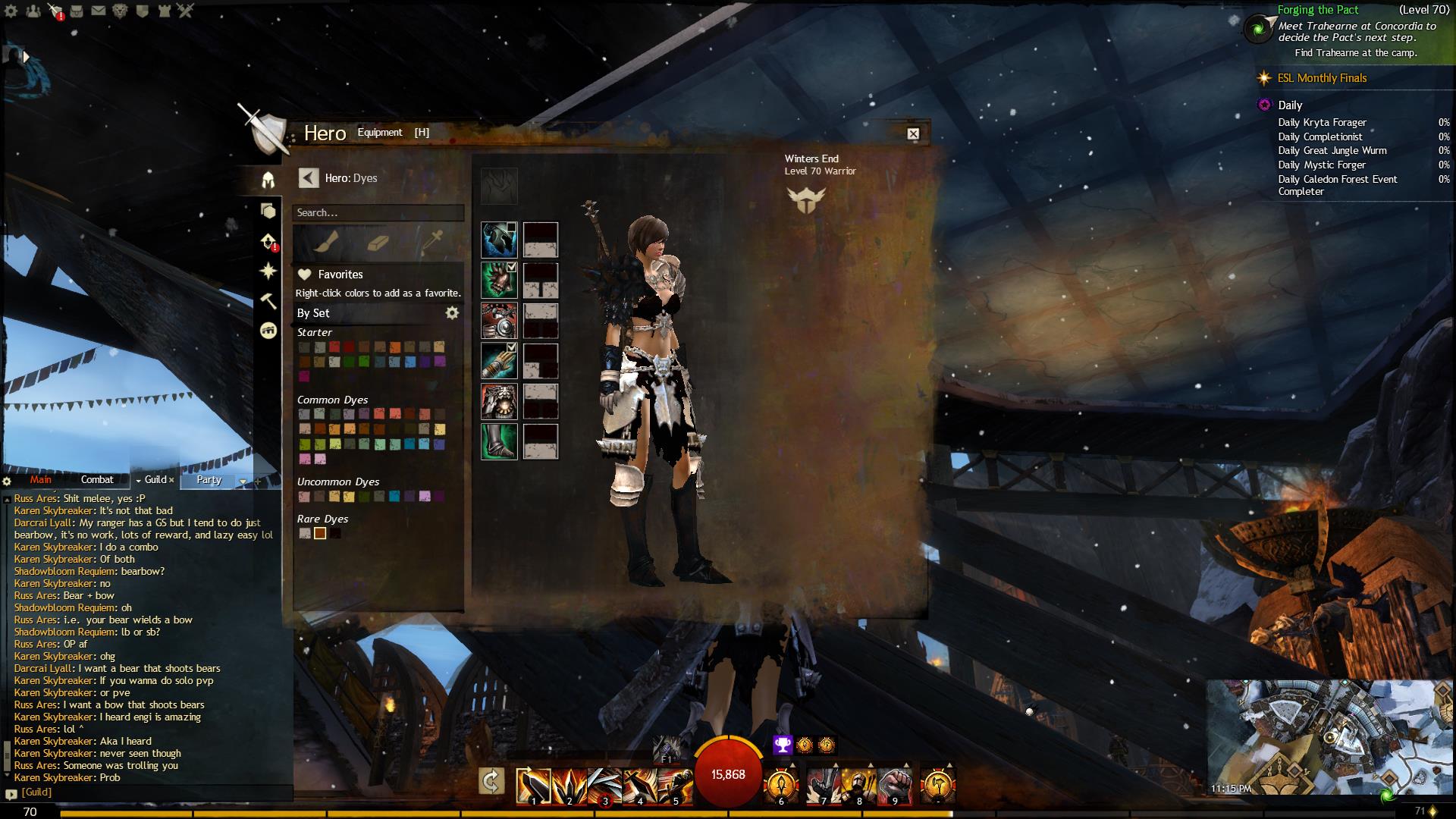Use the healing skill in slot 6
This screenshot has height=819, width=1456.
780,786
